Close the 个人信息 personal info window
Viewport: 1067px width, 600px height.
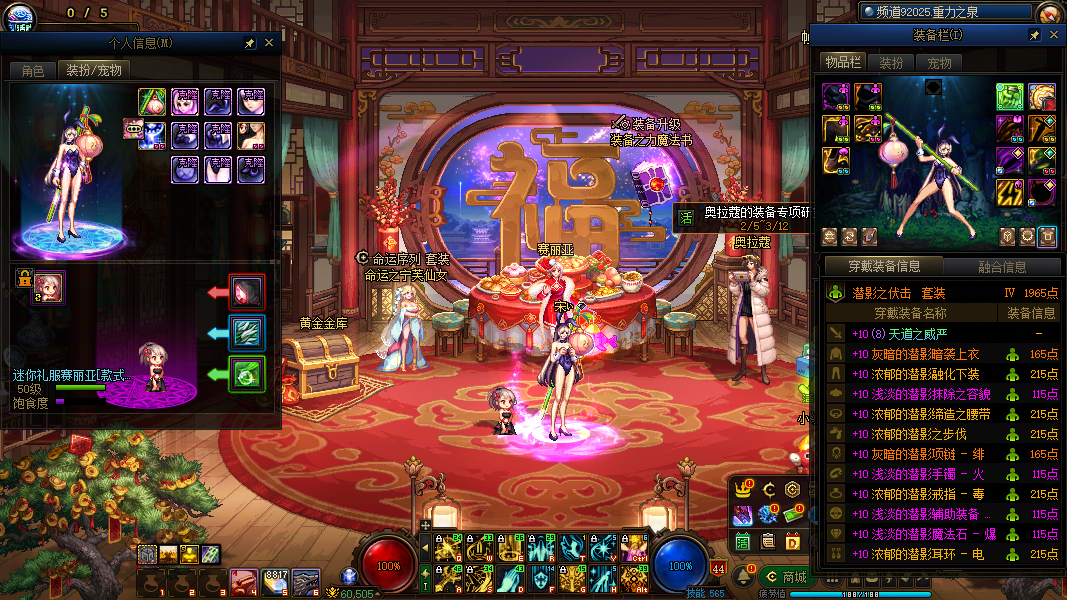(268, 44)
